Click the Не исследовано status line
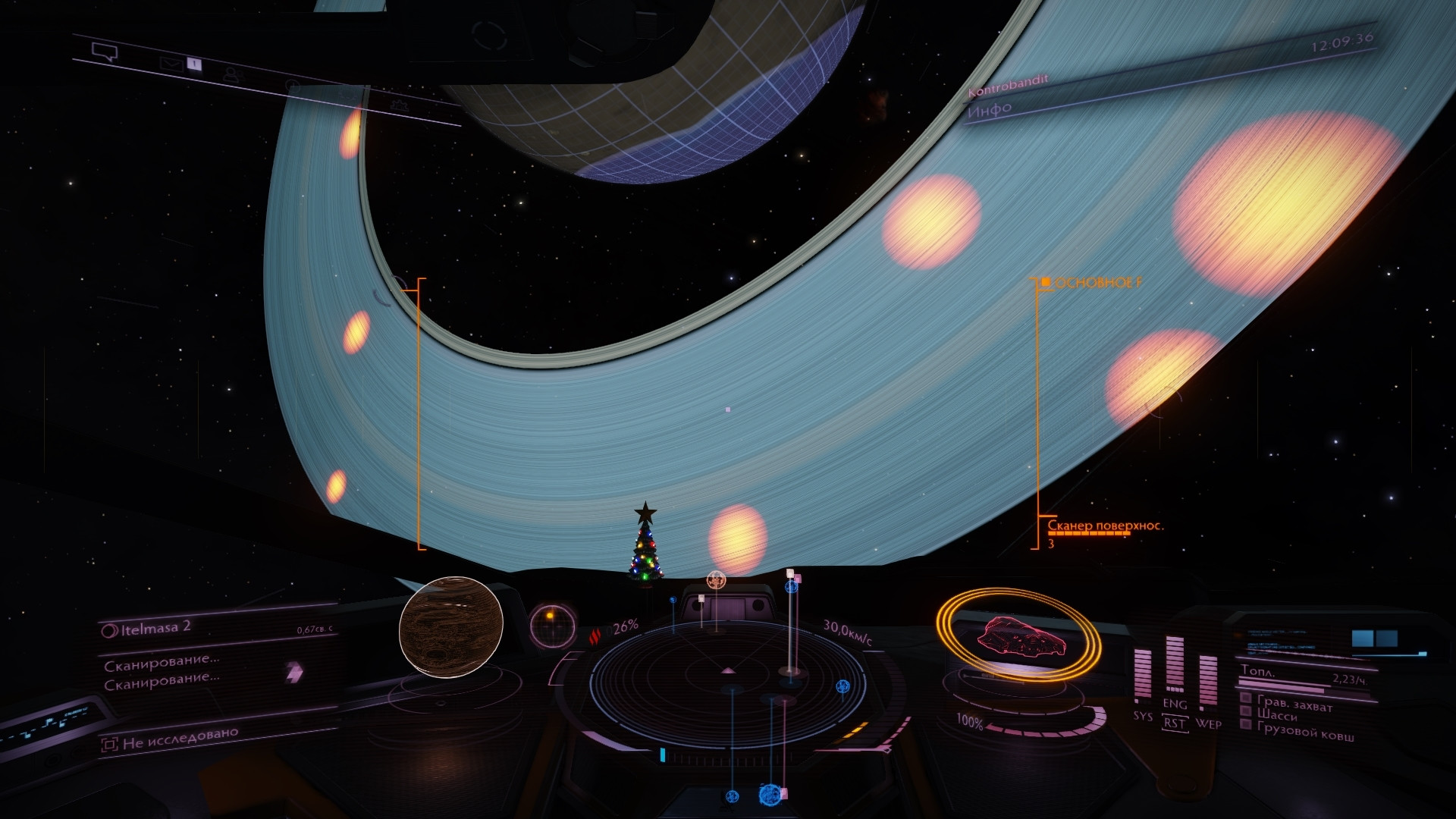The width and height of the screenshot is (1456, 819). tap(180, 739)
